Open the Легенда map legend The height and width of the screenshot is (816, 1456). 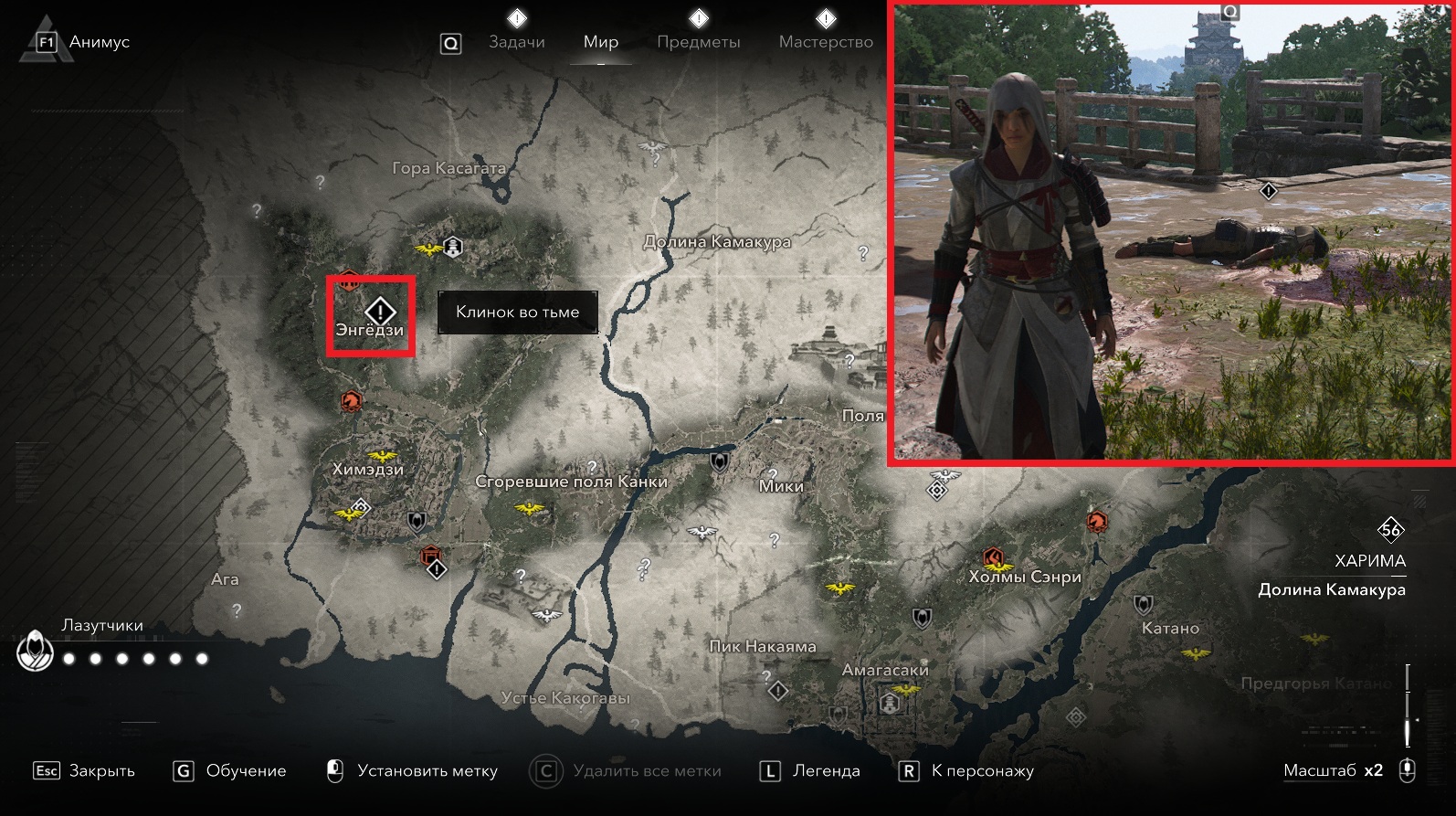[x=810, y=771]
